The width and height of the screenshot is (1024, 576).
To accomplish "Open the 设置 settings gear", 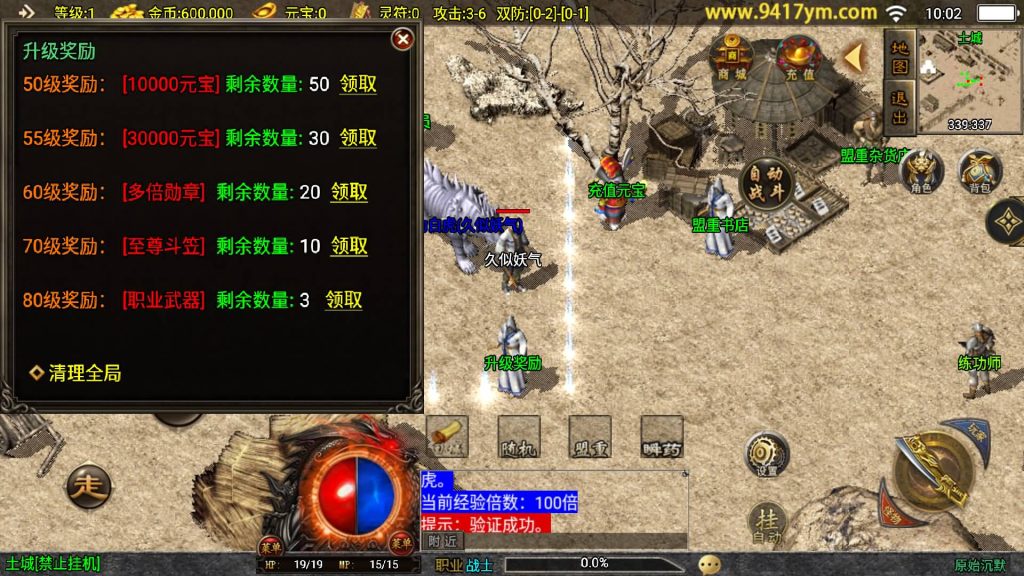I will coord(766,453).
